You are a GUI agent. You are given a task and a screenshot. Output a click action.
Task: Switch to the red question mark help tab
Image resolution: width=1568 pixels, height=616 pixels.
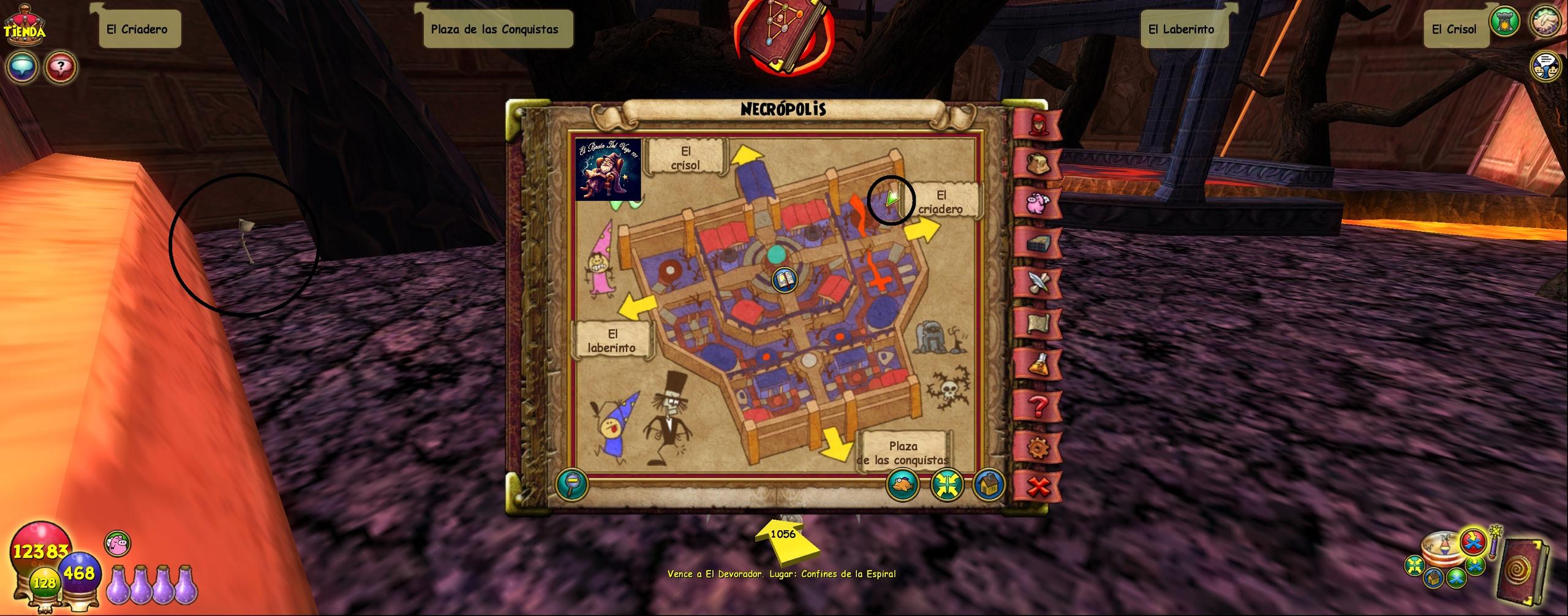point(1038,406)
